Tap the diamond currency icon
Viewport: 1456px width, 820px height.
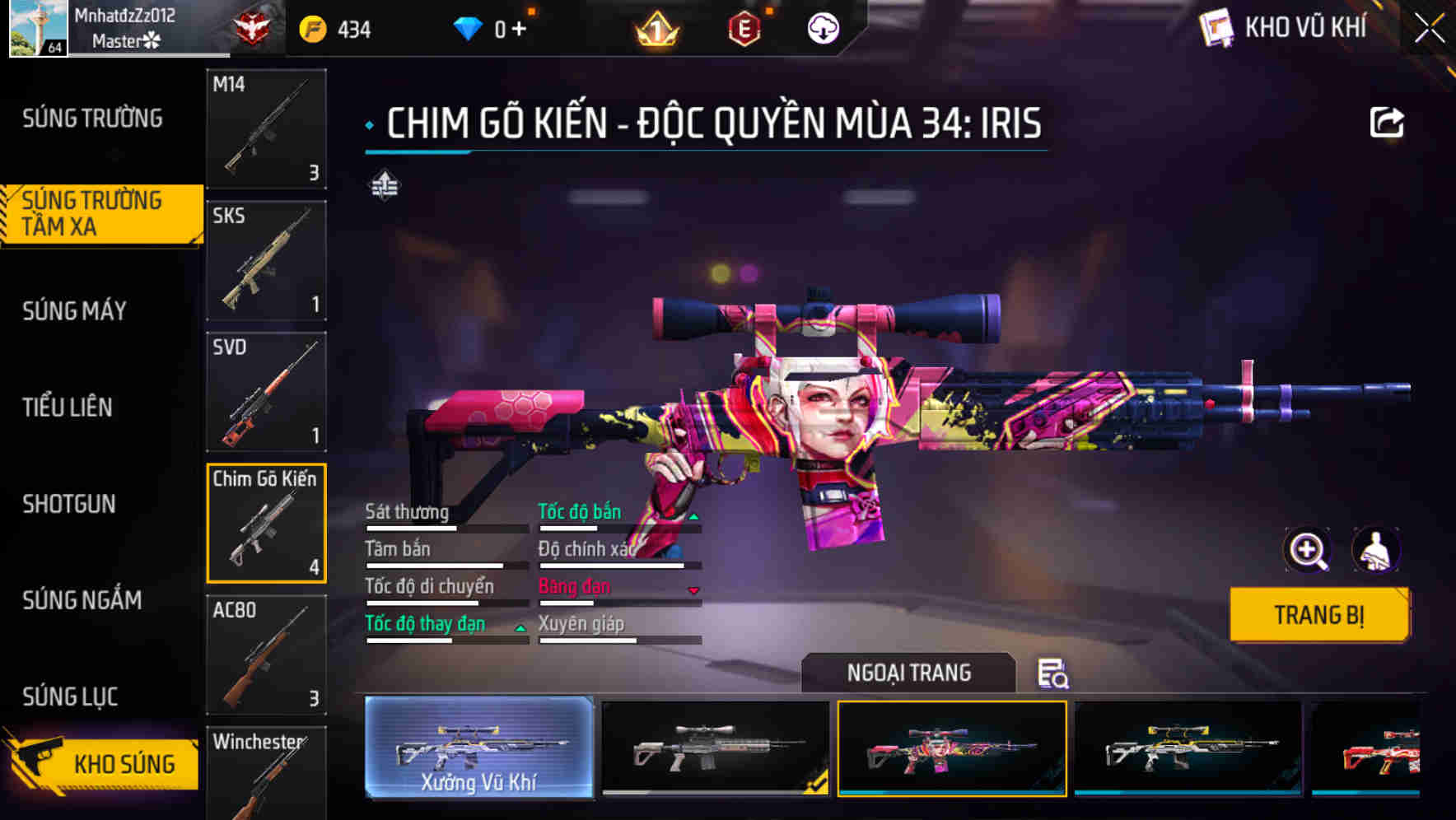[x=469, y=27]
